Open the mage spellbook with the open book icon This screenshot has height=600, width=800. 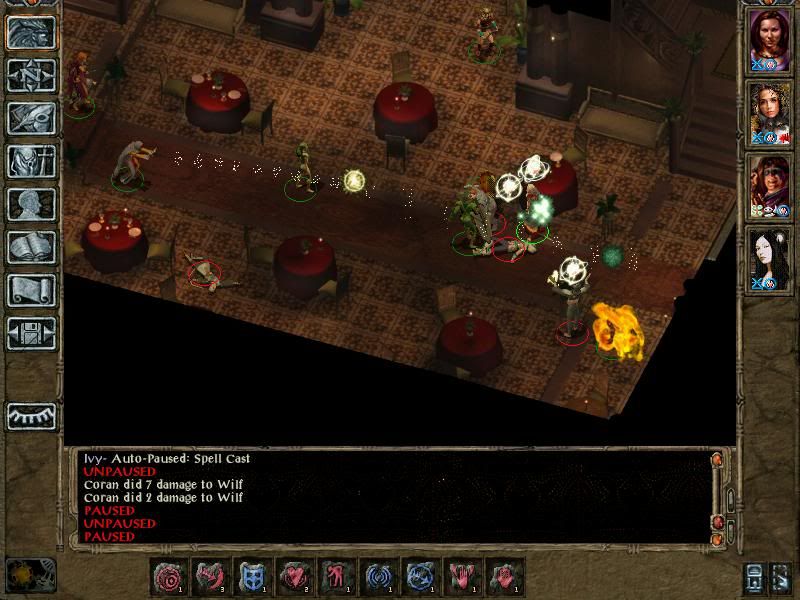pos(31,247)
